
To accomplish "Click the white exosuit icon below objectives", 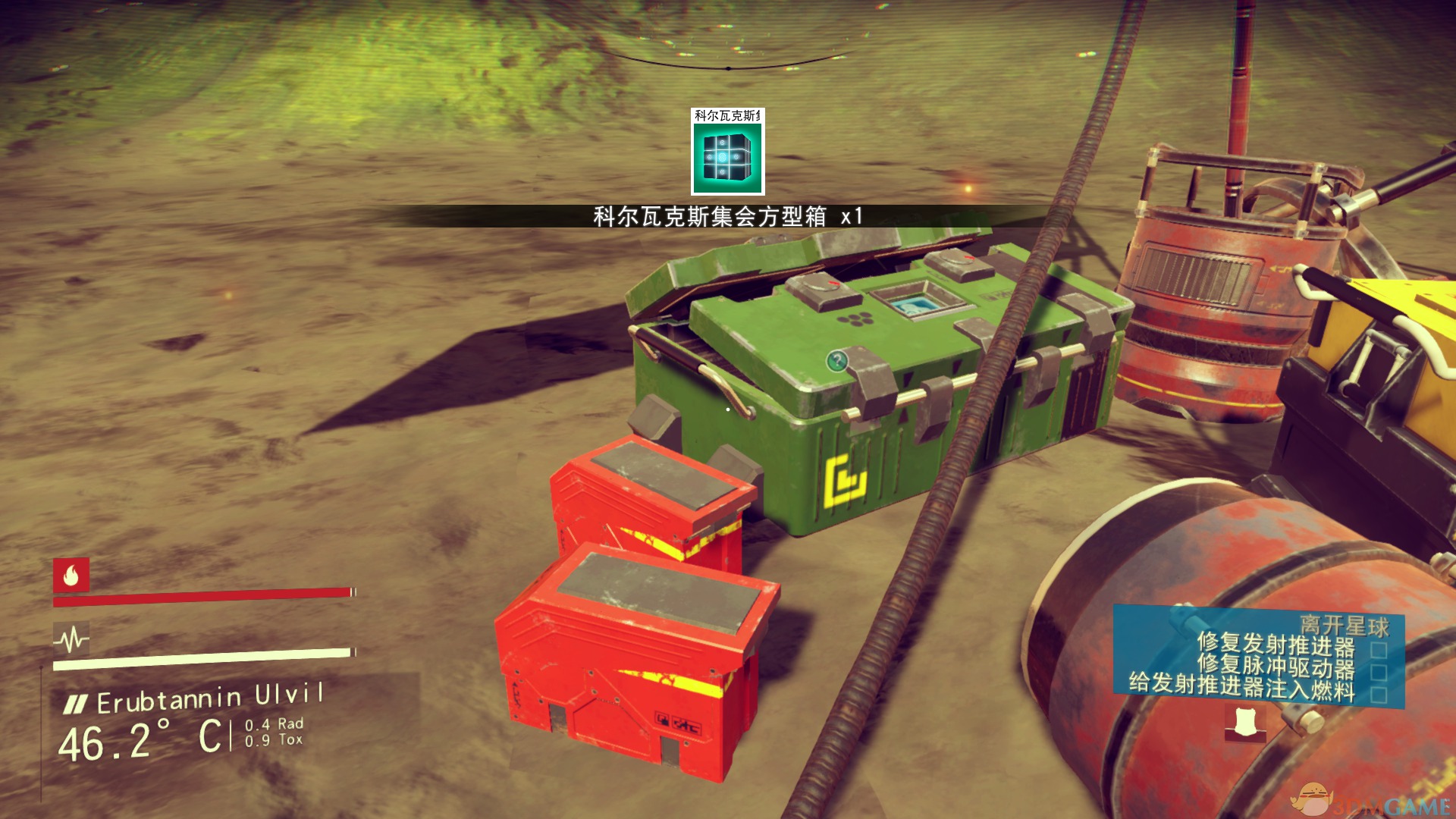I will [1244, 723].
